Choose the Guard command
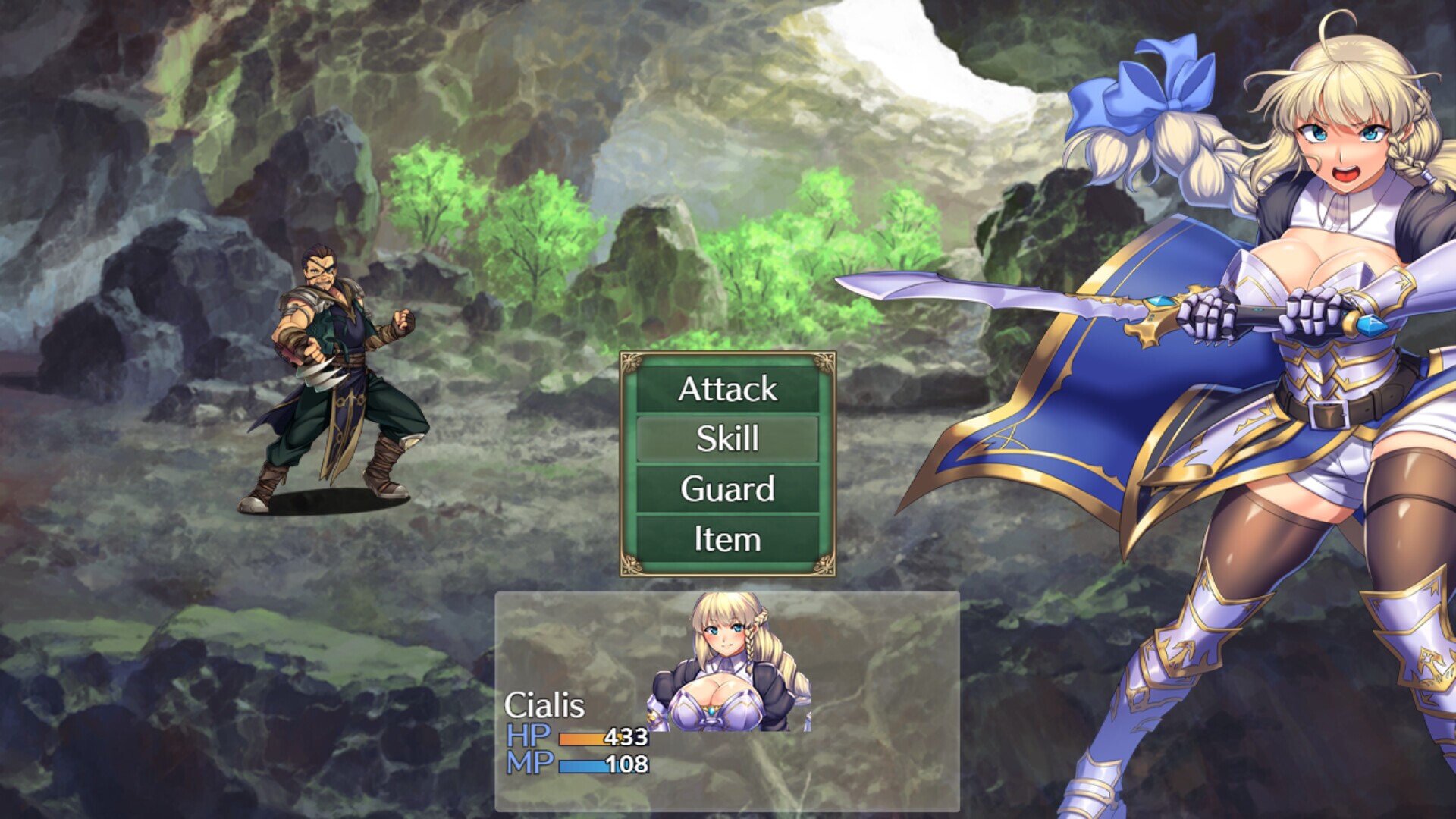Image resolution: width=1456 pixels, height=819 pixels. [726, 490]
